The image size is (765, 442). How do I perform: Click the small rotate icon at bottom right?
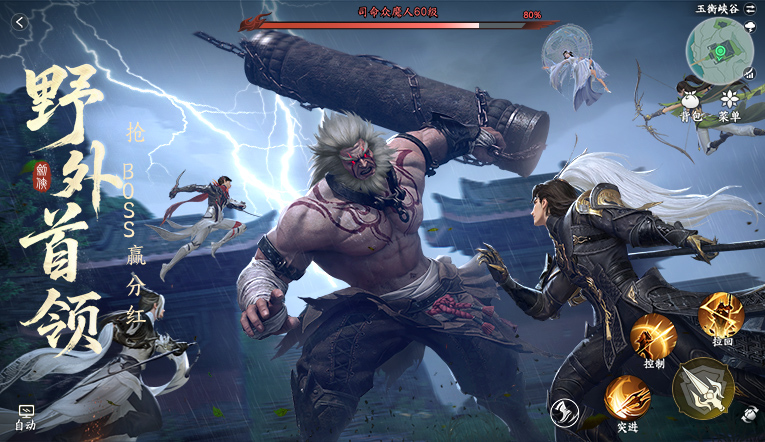(750, 413)
